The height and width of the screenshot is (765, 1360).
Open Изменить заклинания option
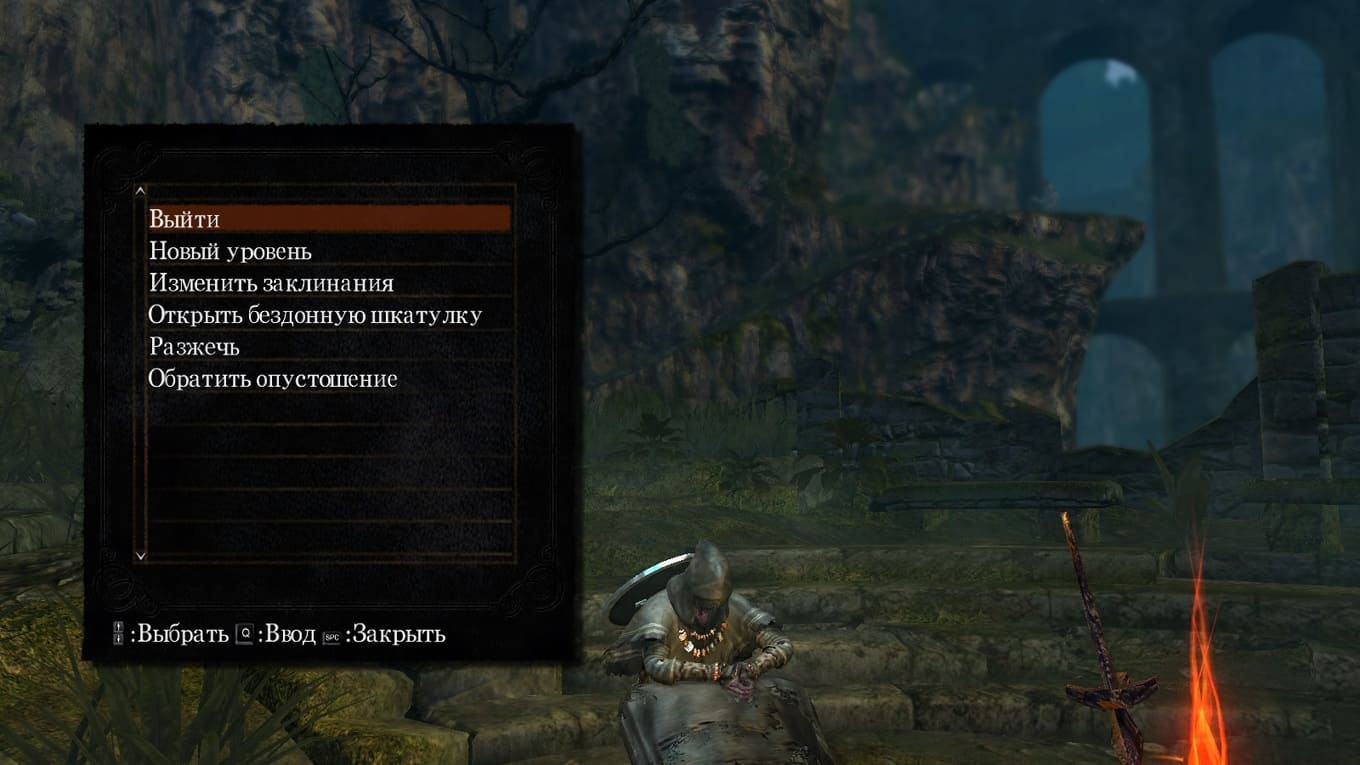pyautogui.click(x=271, y=283)
